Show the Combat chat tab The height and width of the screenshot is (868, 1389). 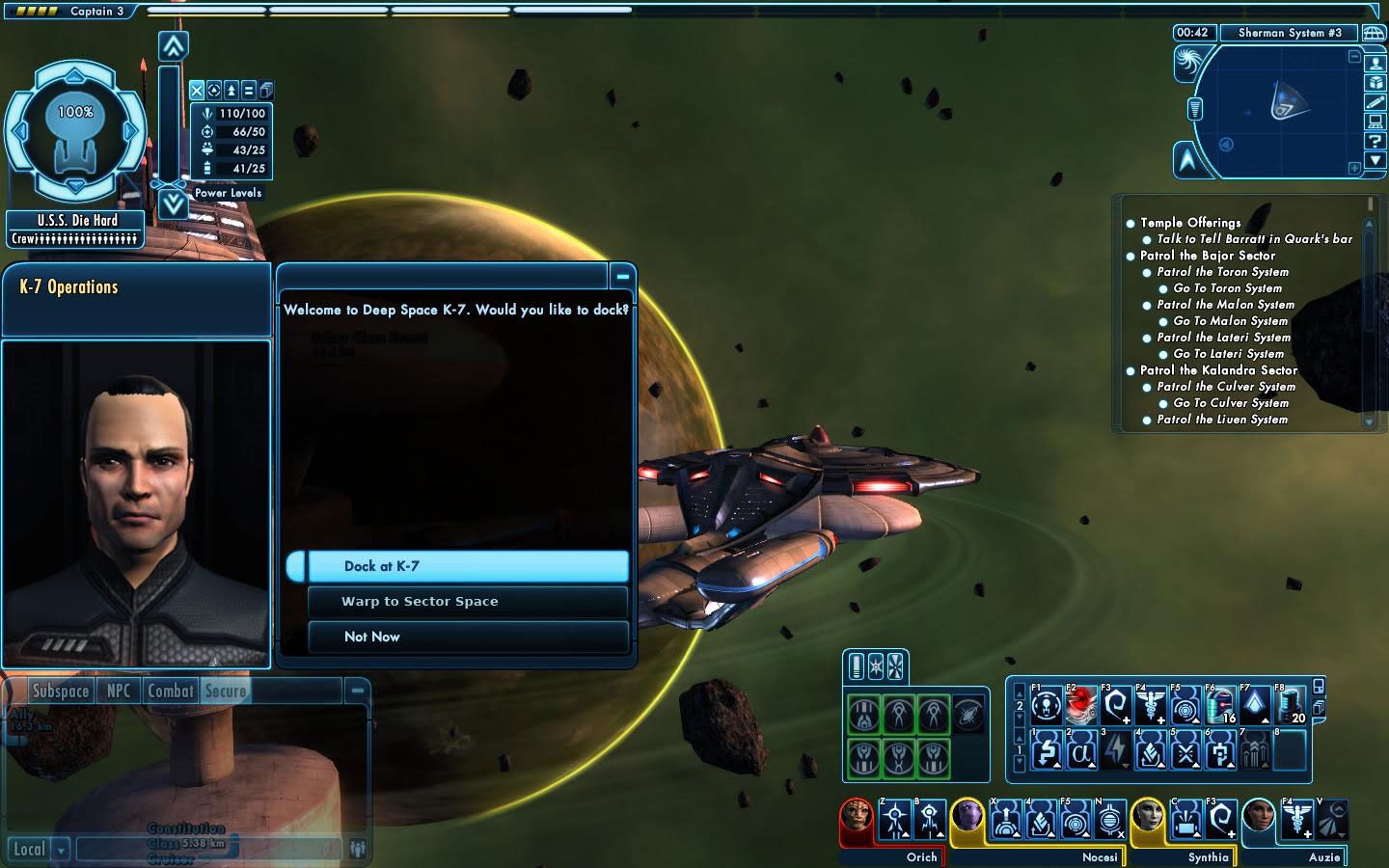(171, 691)
